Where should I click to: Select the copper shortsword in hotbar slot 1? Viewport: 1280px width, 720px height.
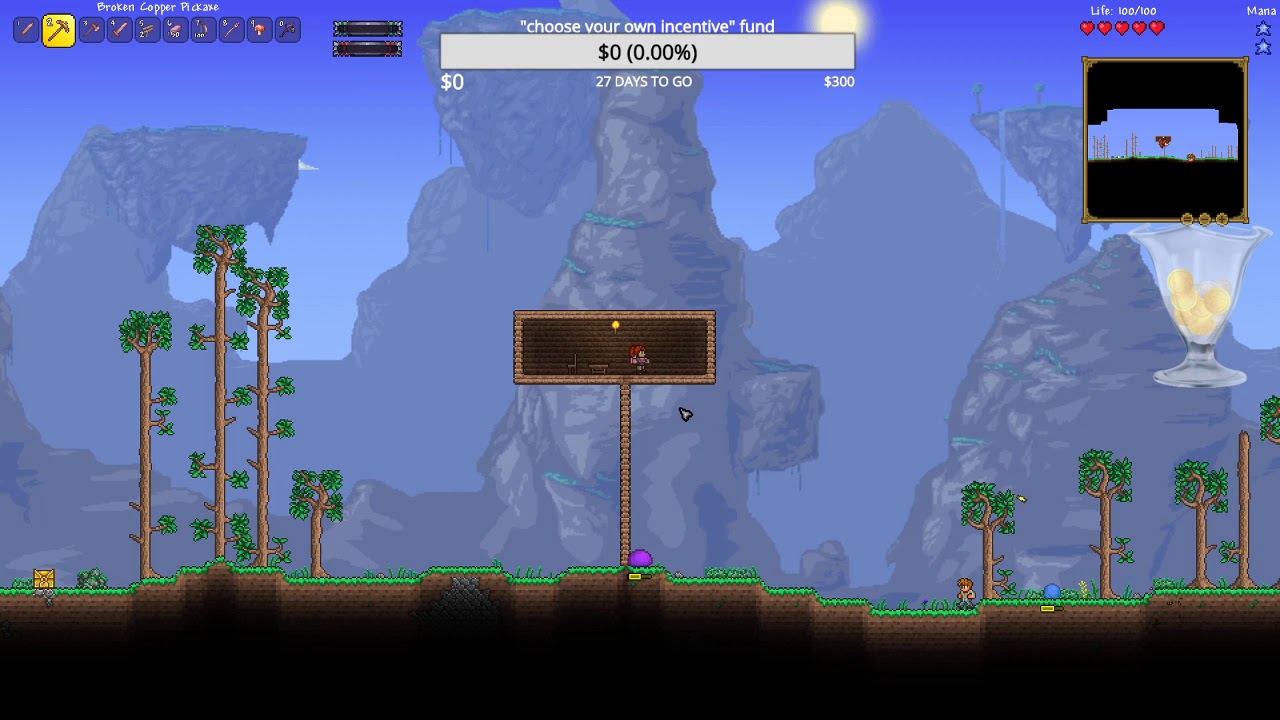coord(26,30)
